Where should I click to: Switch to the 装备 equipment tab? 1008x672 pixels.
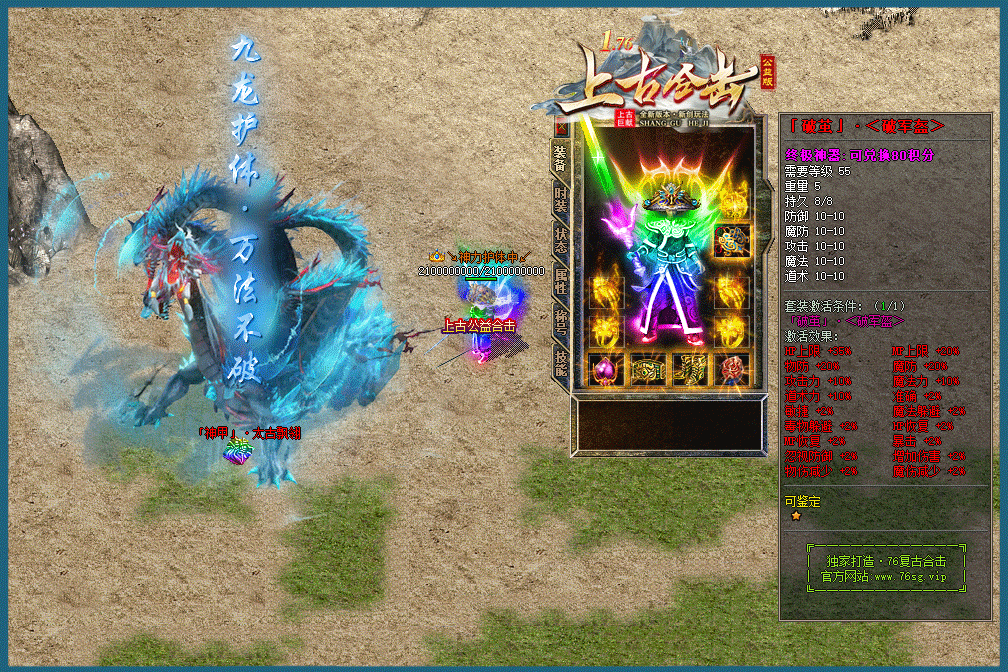pos(561,156)
